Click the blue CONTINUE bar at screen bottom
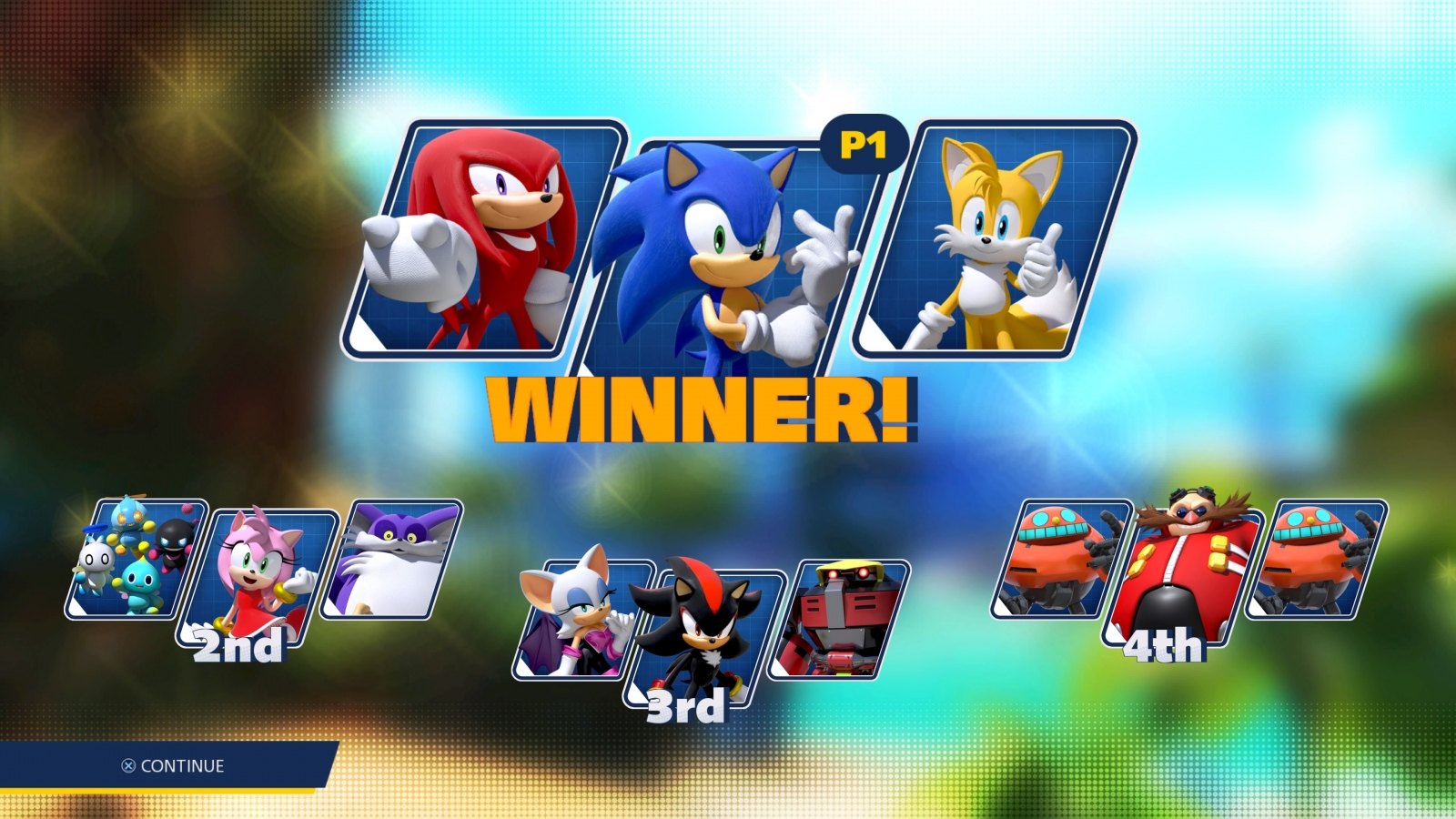Viewport: 1456px width, 819px height. (173, 767)
